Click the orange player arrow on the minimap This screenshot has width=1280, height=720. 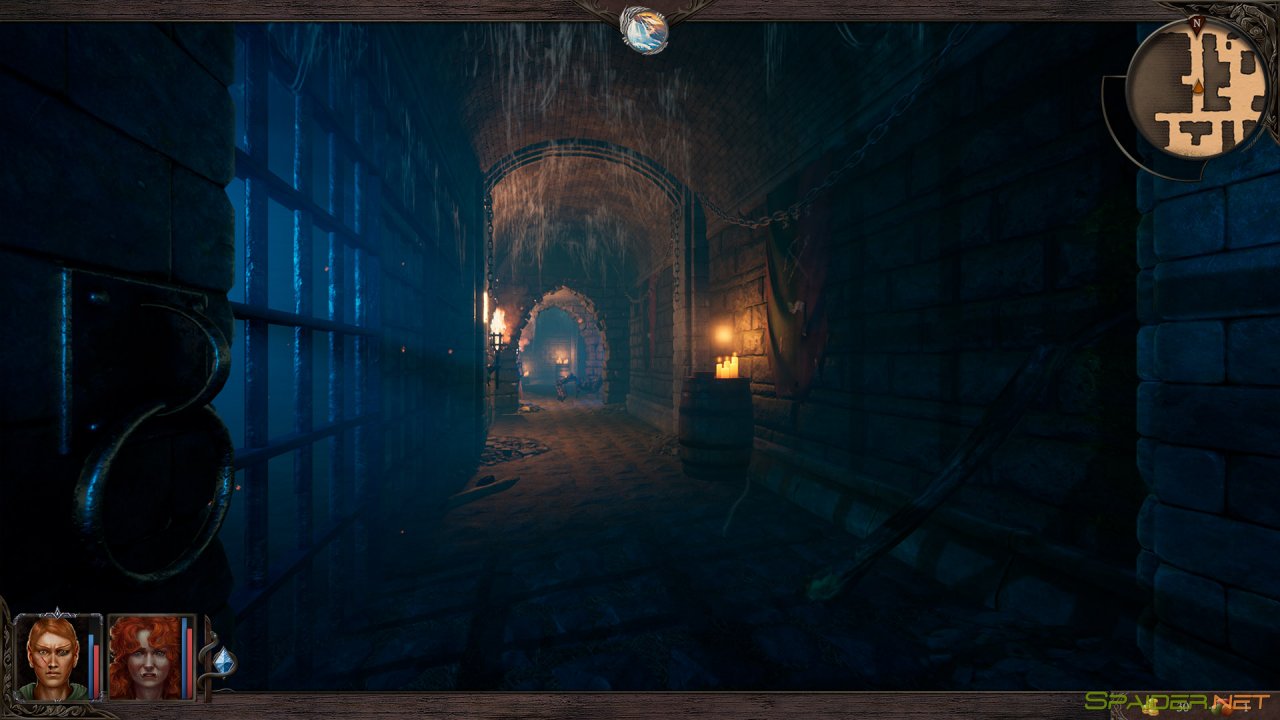[1196, 87]
